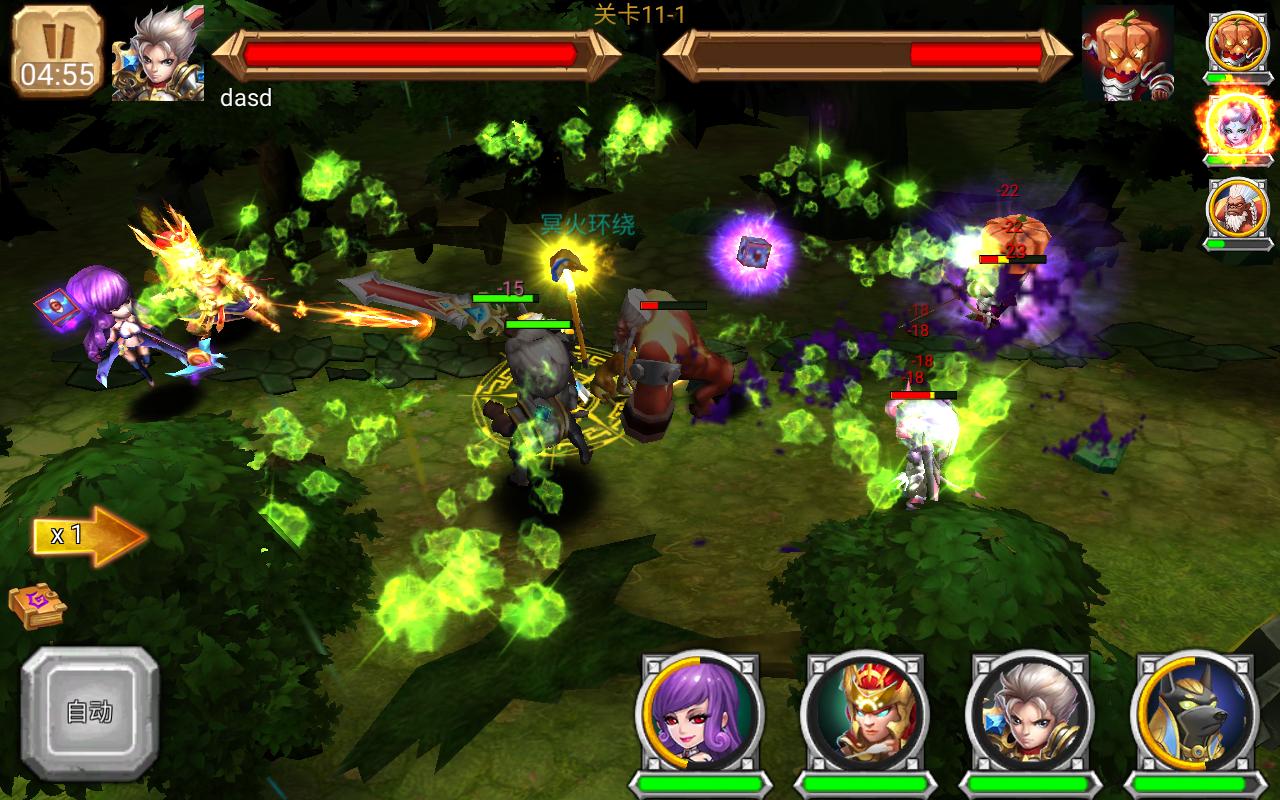
Task: Enable auto battle with the 自动 button
Action: [90, 712]
